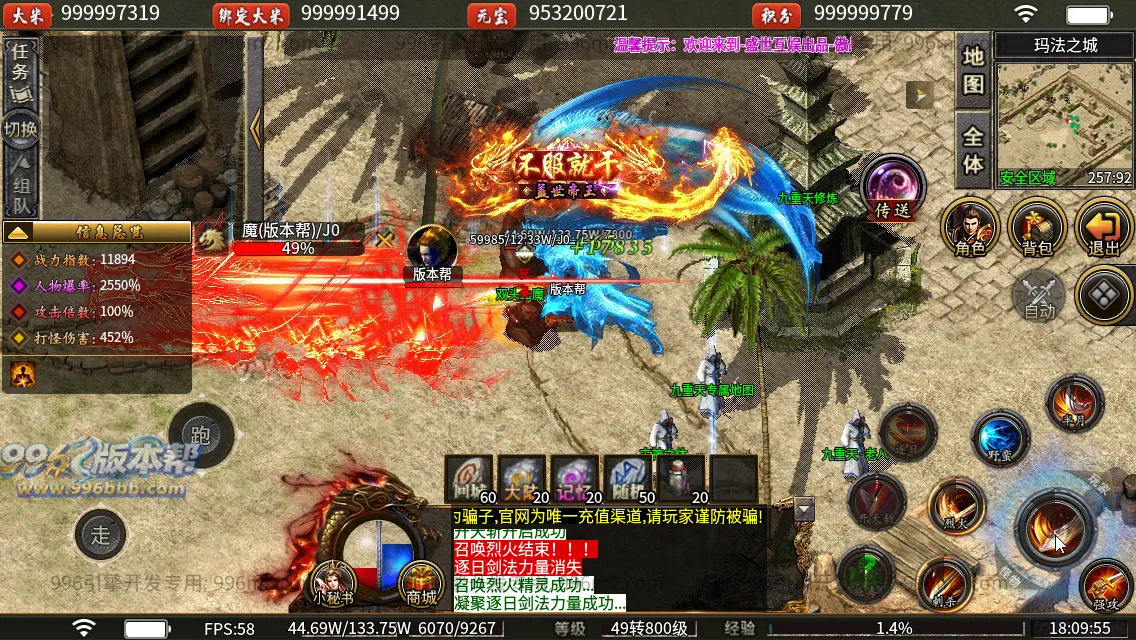Open the 角色 character sheet

[969, 227]
